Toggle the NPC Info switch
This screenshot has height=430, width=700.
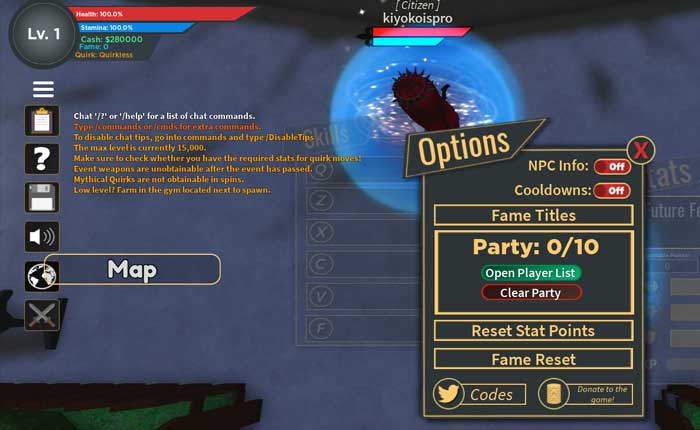coord(612,167)
